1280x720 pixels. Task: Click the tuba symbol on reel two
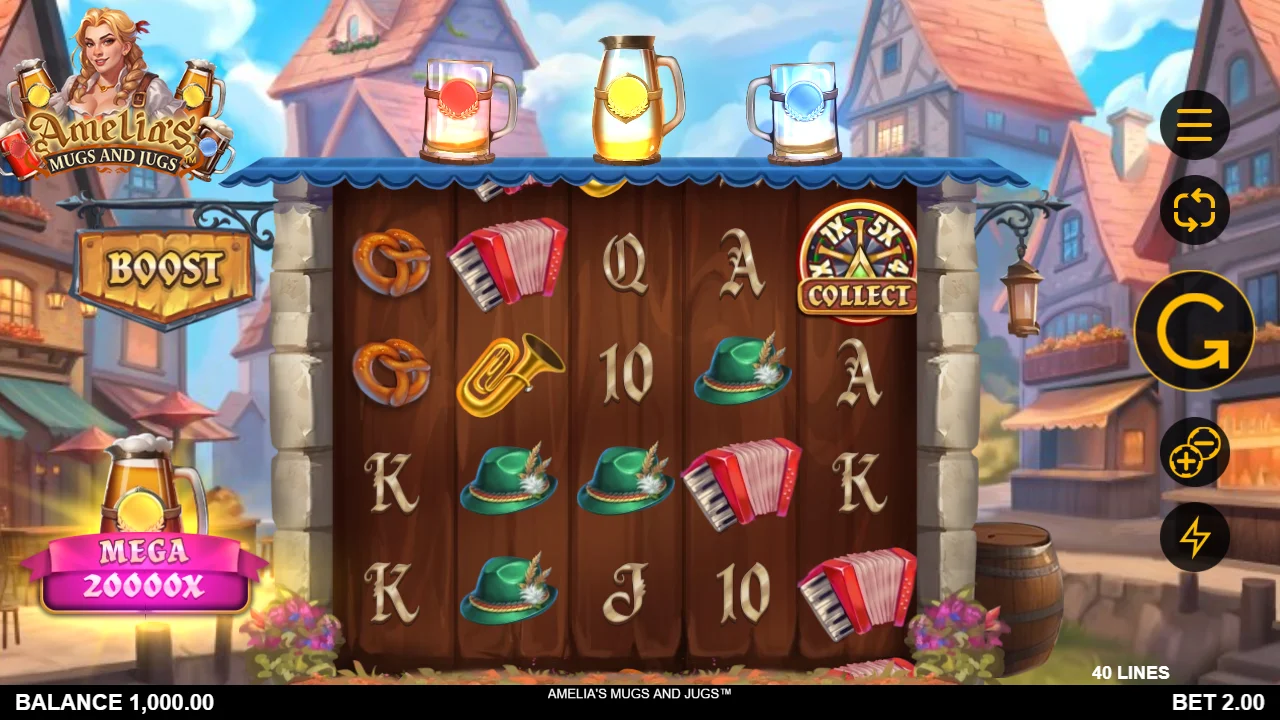(510, 372)
